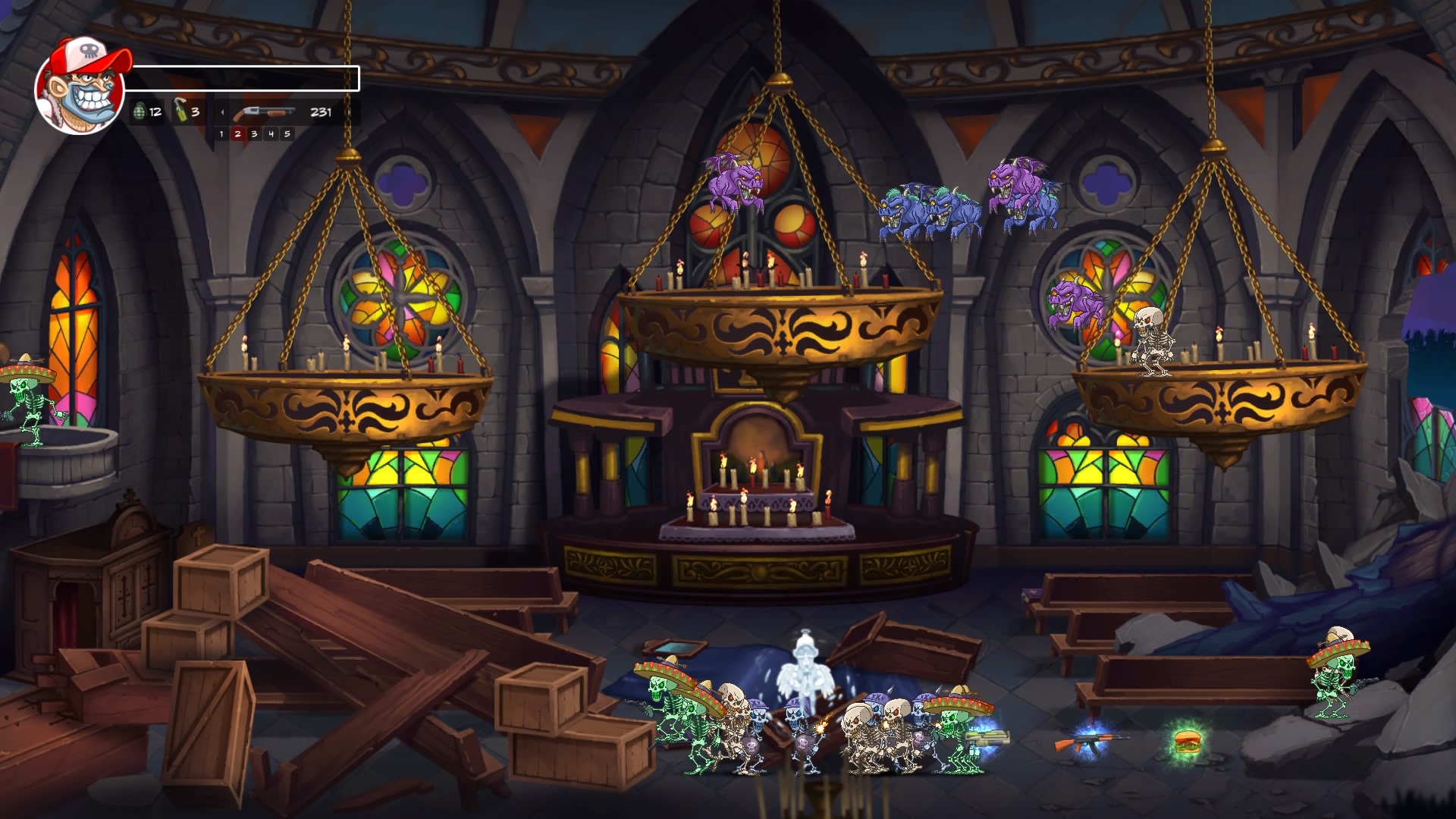This screenshot has height=819, width=1456.
Task: Click the shotgun weapon icon
Action: pyautogui.click(x=263, y=113)
